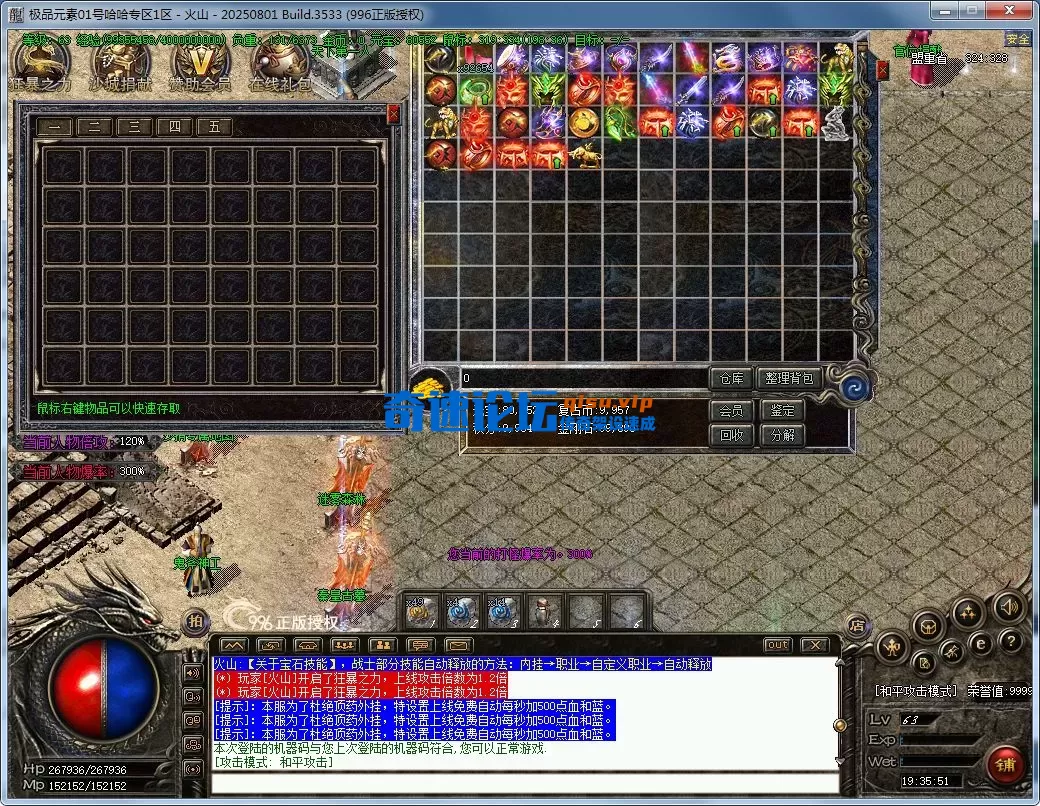Click the 仓库 warehouse button
1040x806 pixels.
(x=731, y=378)
